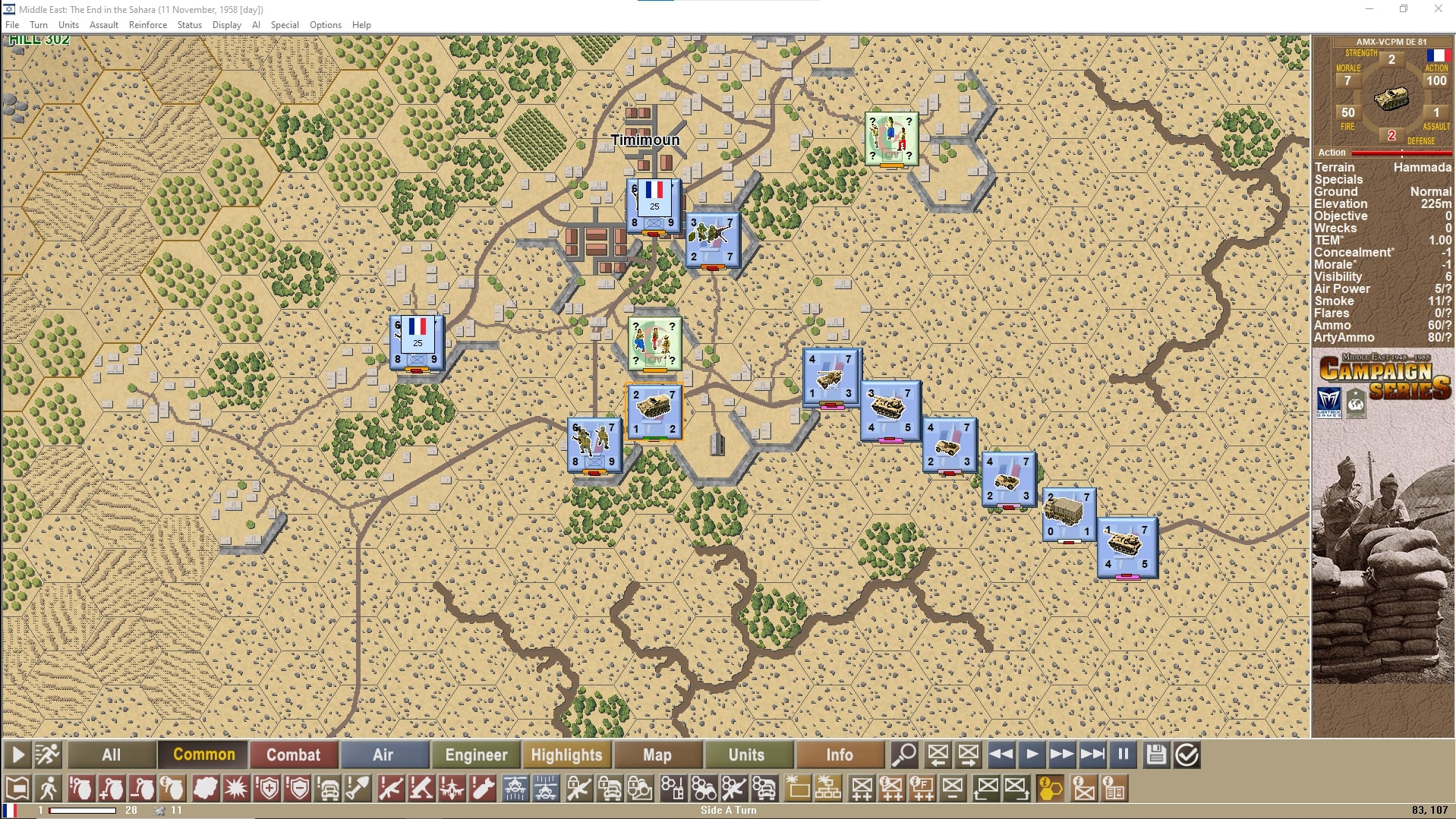Click the bomb air strike icon
1456x819 pixels.
(x=482, y=788)
